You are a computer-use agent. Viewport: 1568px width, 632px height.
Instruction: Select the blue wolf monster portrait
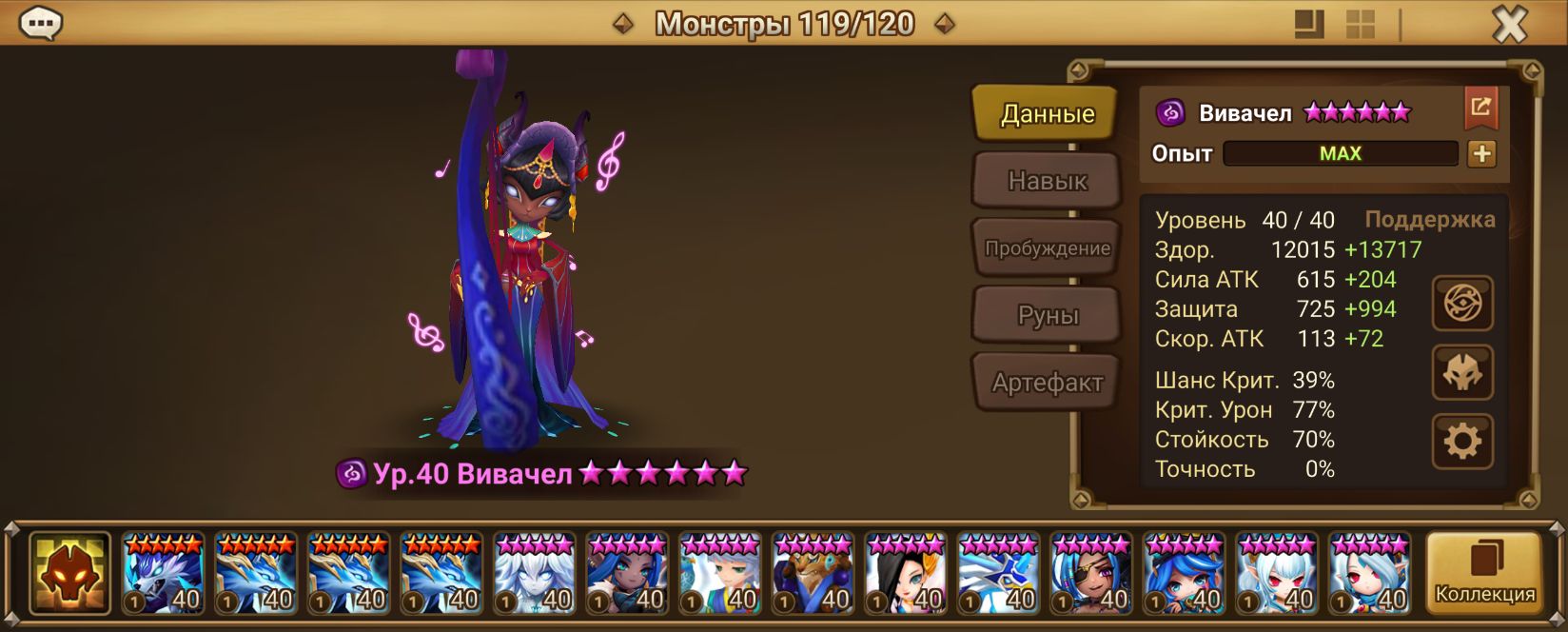(163, 573)
